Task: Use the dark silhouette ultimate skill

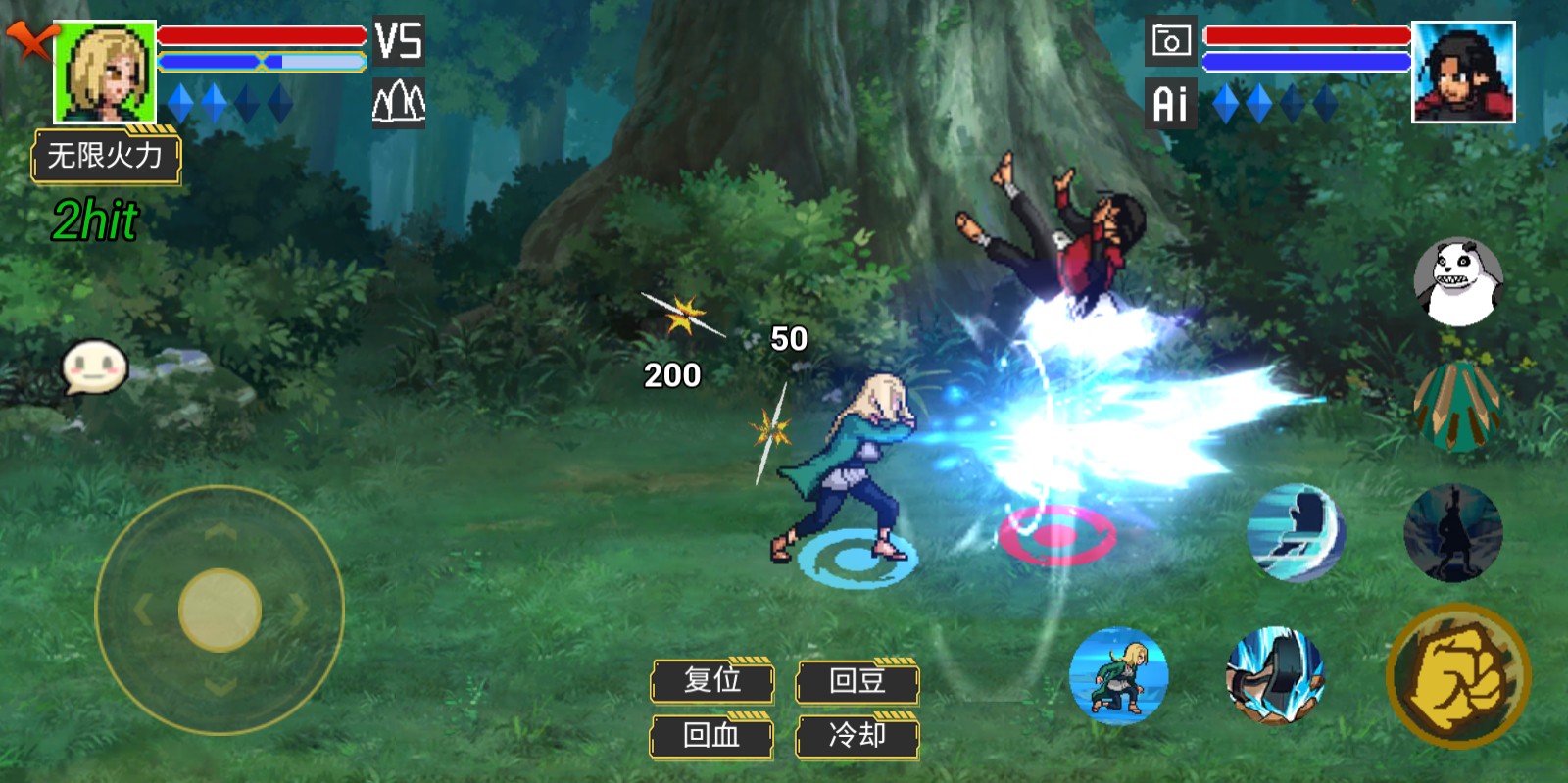Action: 1452,532
